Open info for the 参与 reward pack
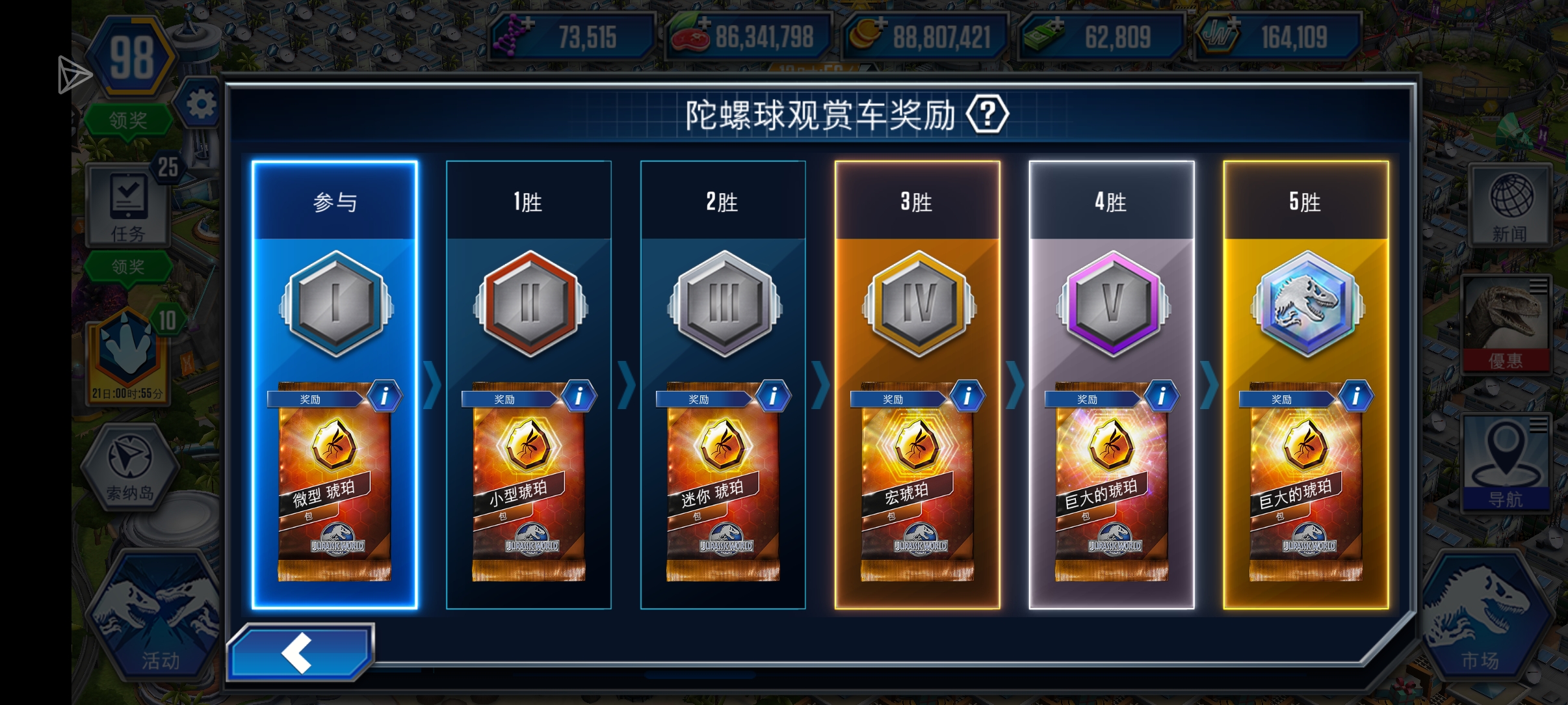Screen dimensions: 1568x705 385,397
